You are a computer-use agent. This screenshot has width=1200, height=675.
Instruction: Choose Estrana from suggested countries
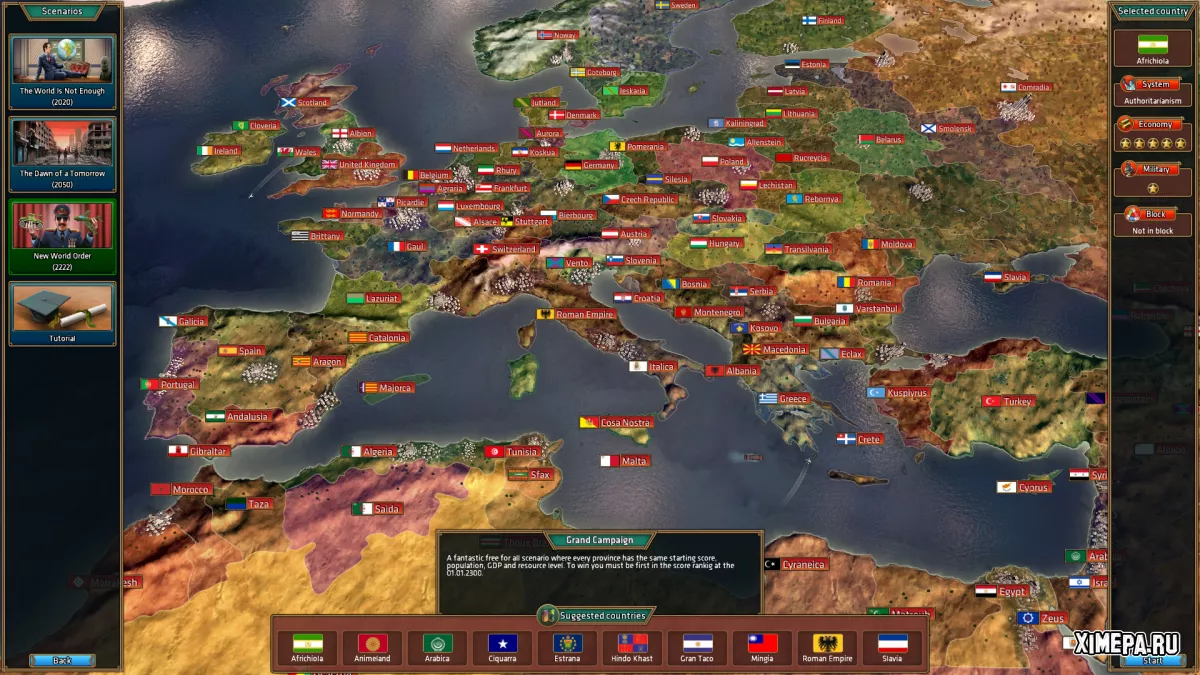[567, 647]
